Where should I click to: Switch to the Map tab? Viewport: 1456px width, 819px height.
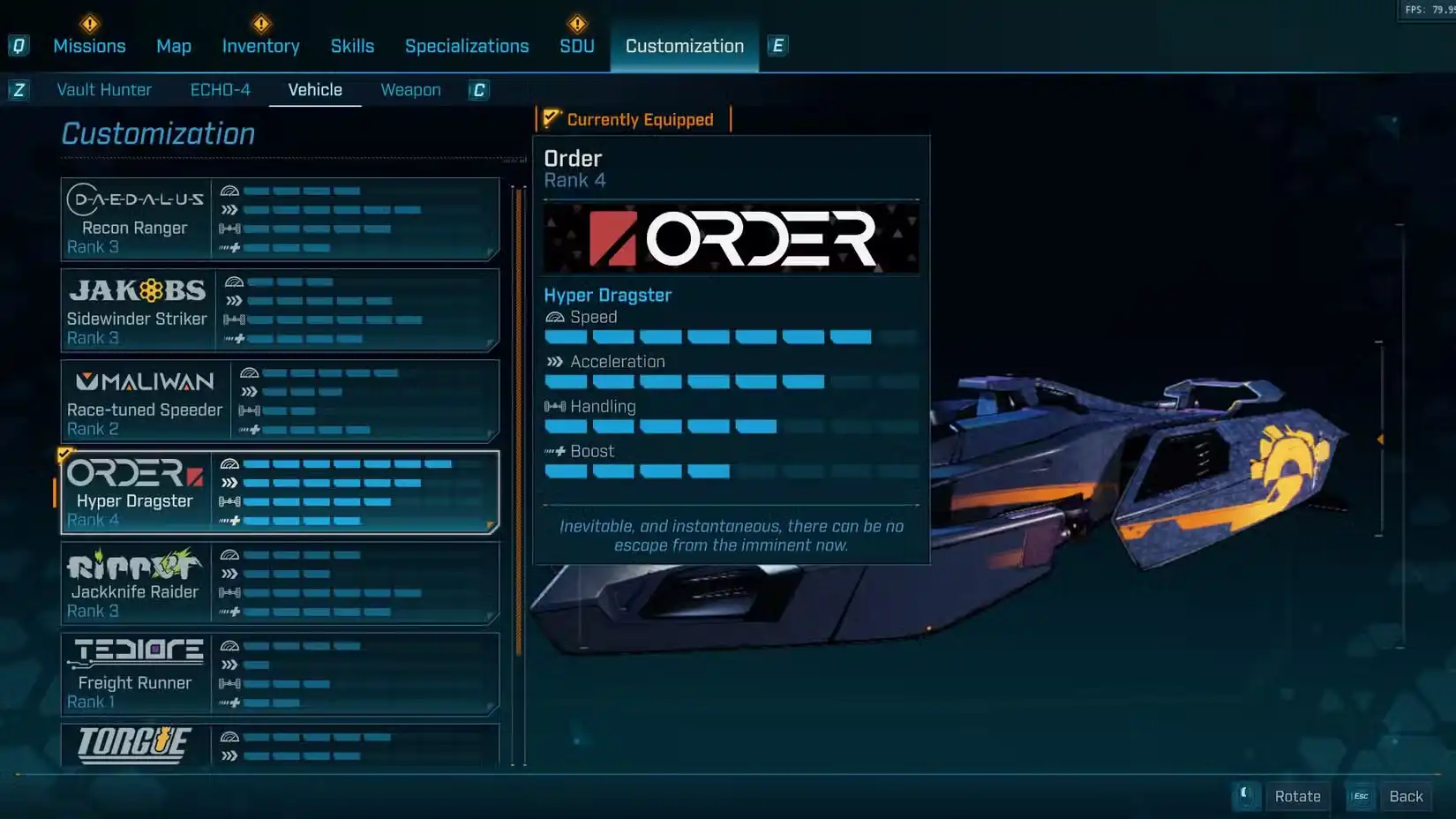point(174,46)
